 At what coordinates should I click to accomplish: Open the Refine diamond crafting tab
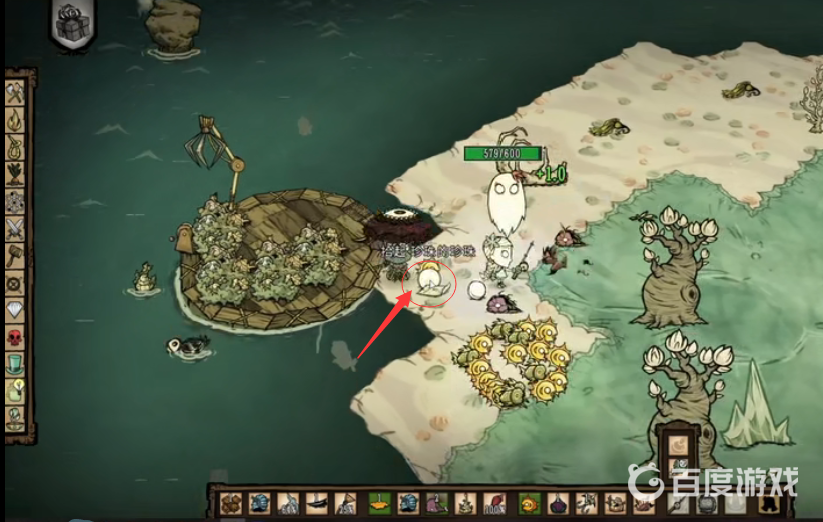16,310
